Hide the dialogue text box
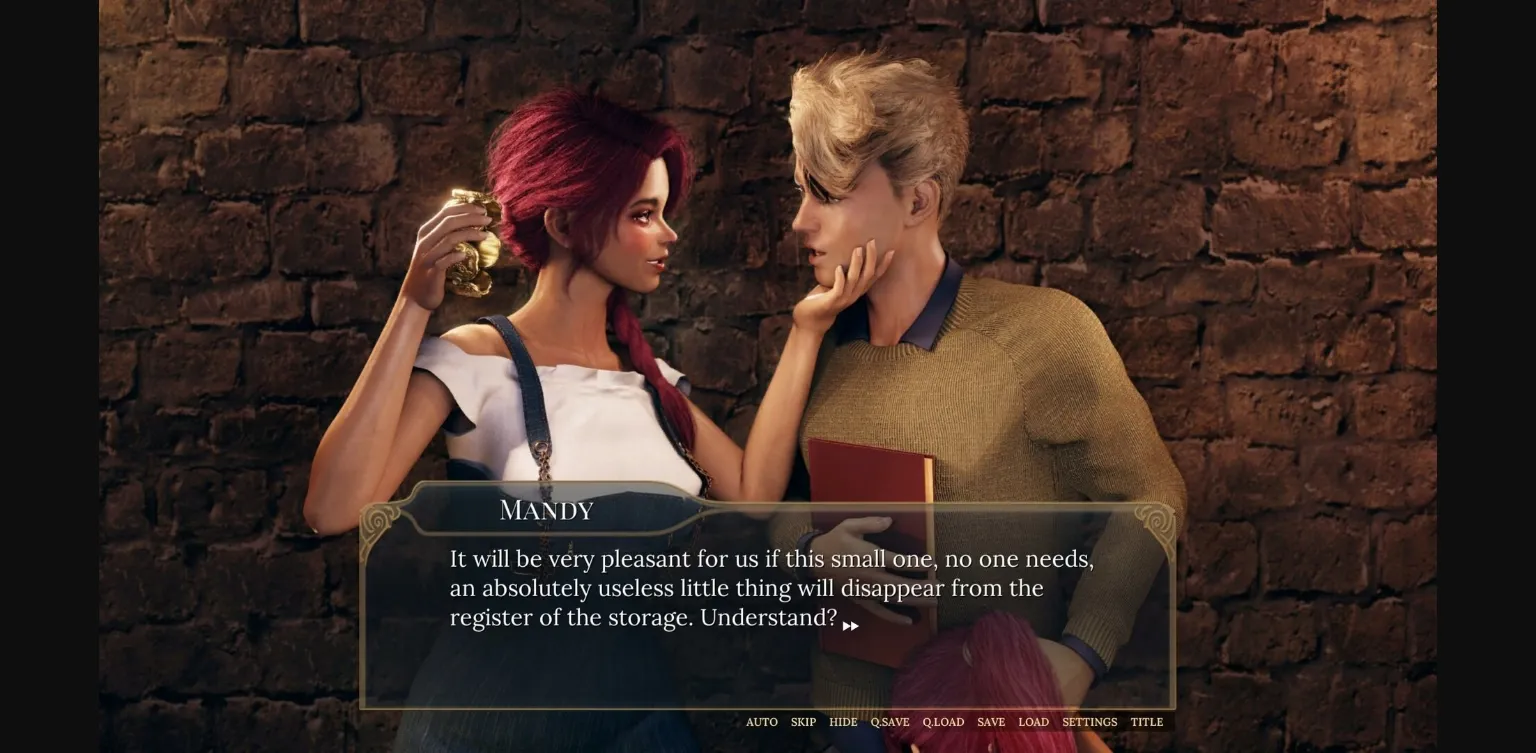Image resolution: width=1536 pixels, height=753 pixels. [843, 722]
